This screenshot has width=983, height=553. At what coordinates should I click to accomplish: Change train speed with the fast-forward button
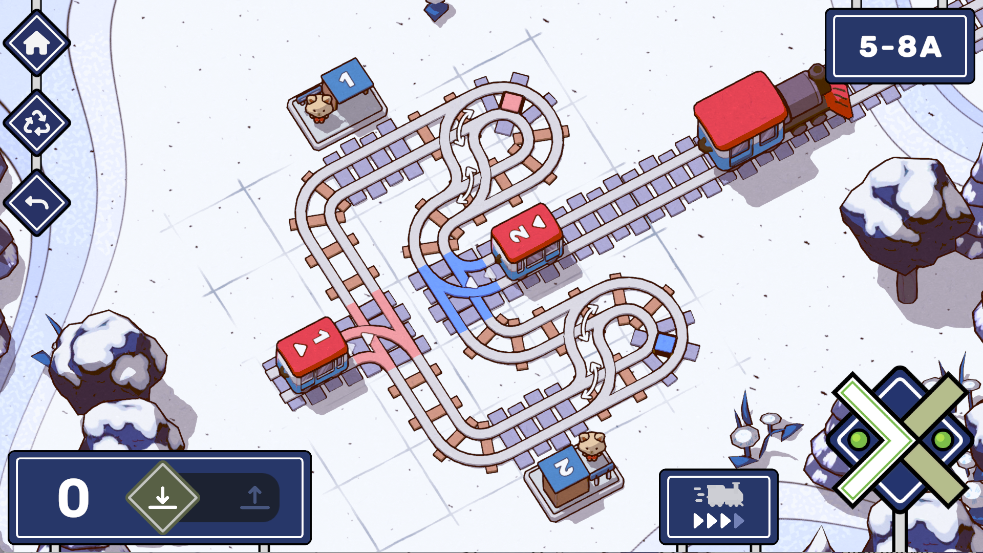[718, 507]
